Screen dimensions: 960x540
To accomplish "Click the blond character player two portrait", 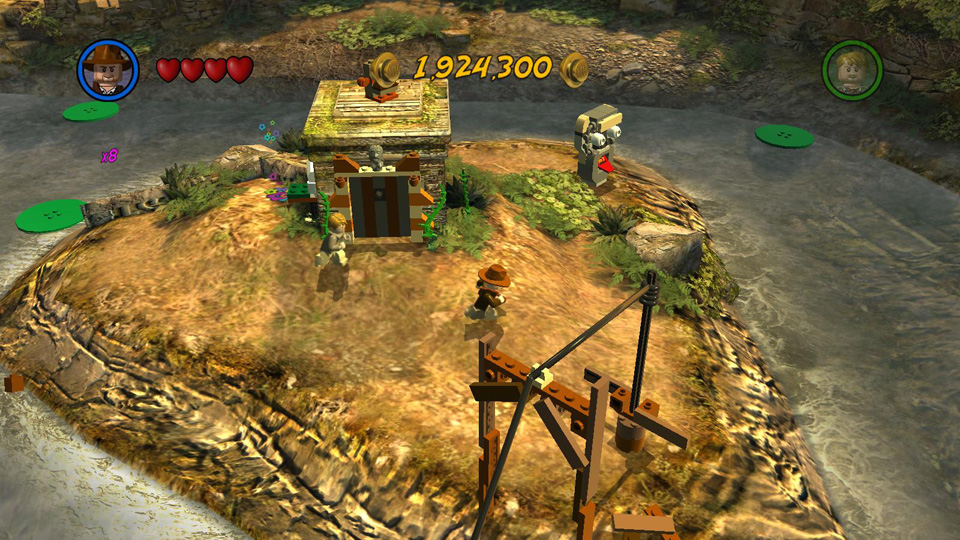I will (x=852, y=70).
